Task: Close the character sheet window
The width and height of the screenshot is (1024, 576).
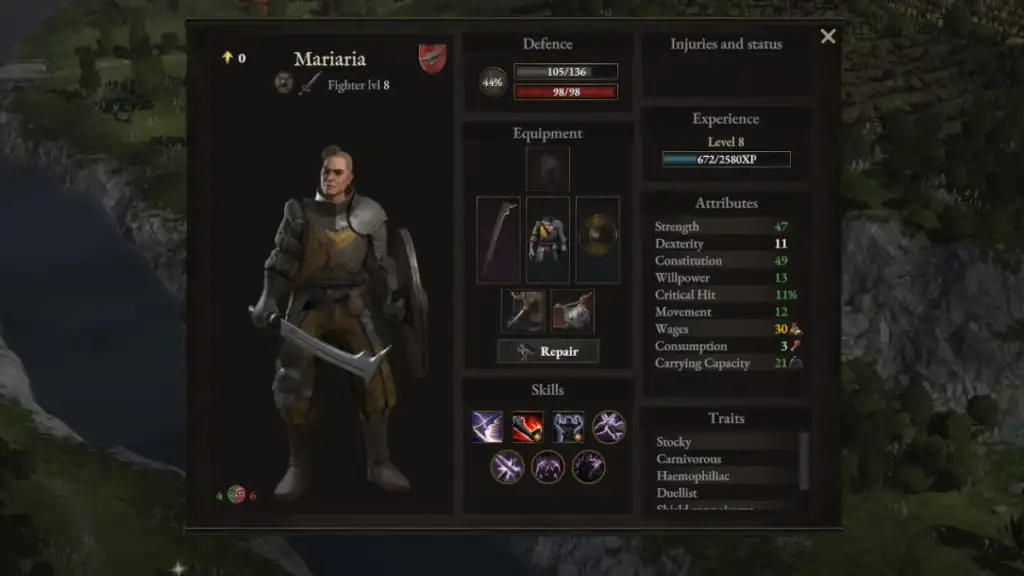Action: [x=828, y=37]
